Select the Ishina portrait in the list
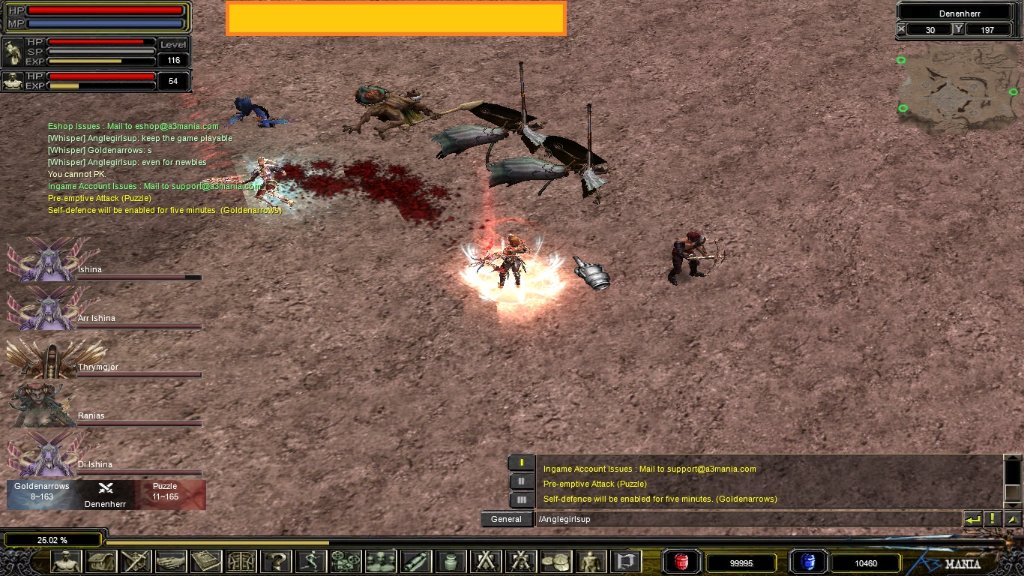This screenshot has height=576, width=1024. 43,260
